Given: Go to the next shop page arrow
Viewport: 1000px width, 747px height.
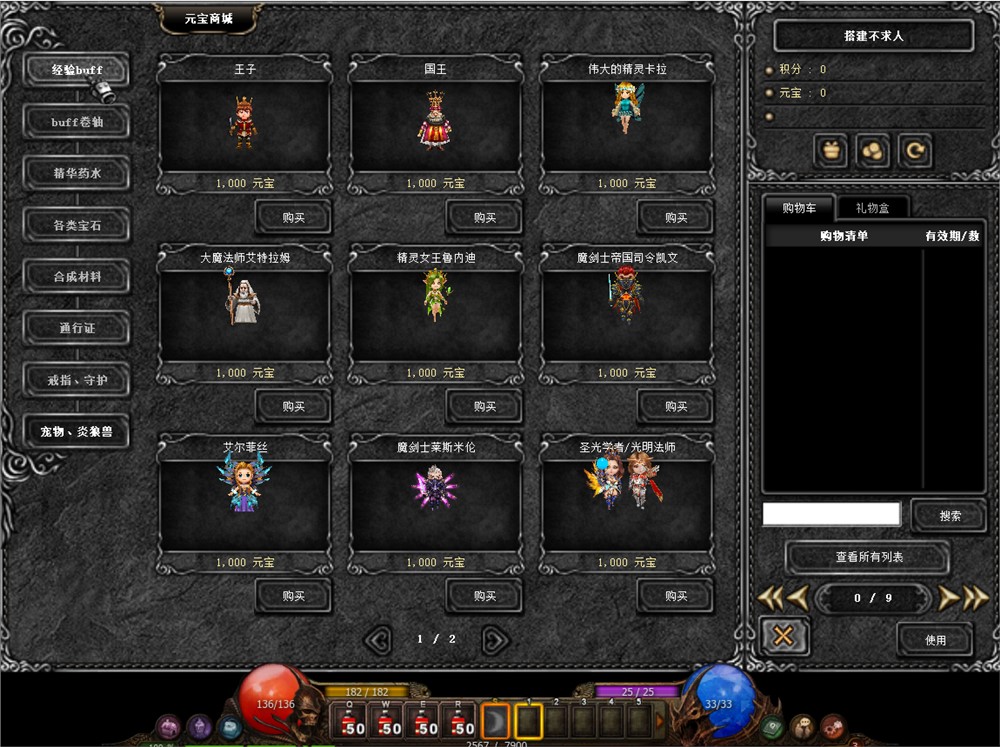Looking at the screenshot, I should 495,639.
